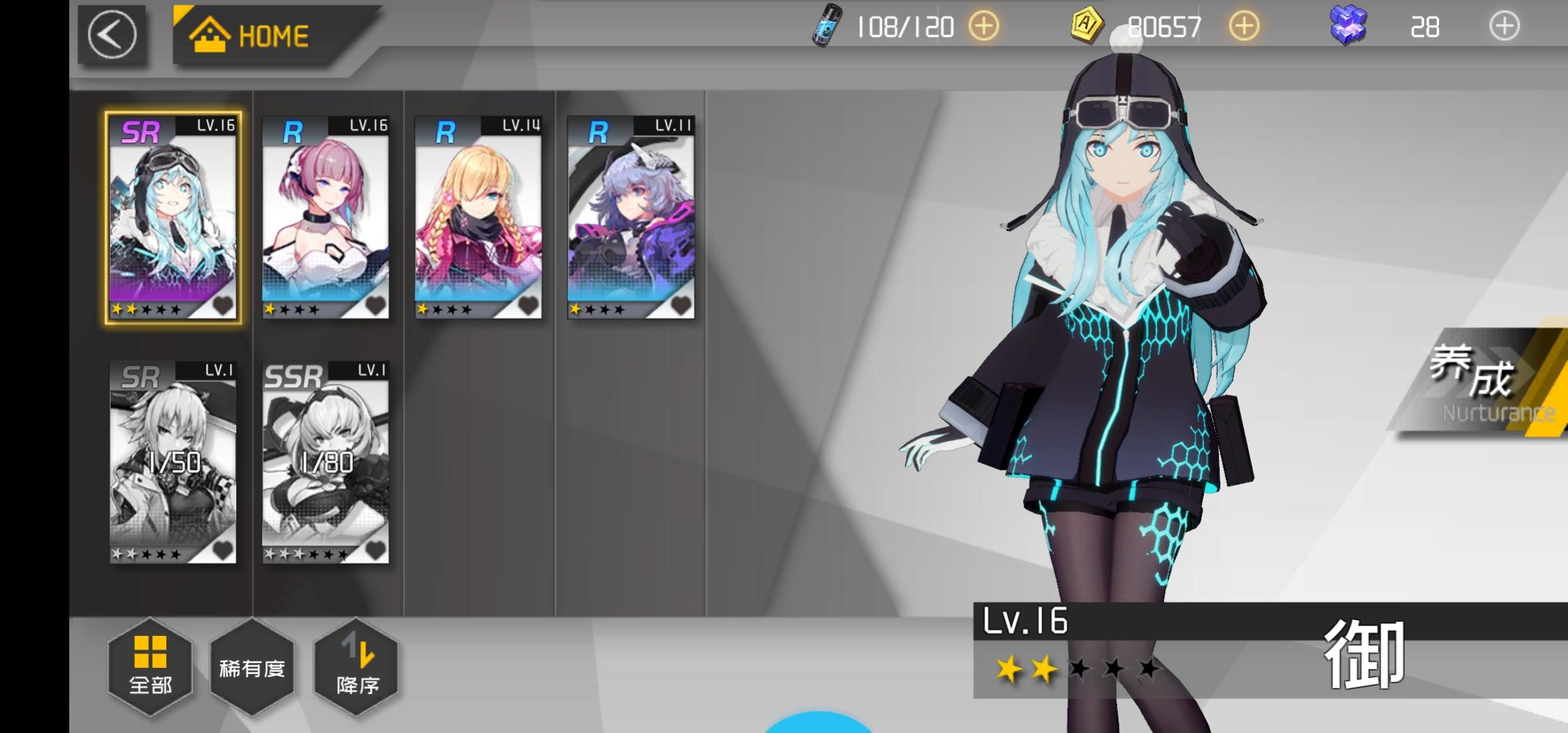Viewport: 1568px width, 733px height.
Task: Select the 全部 grid filter icon
Action: 149,652
